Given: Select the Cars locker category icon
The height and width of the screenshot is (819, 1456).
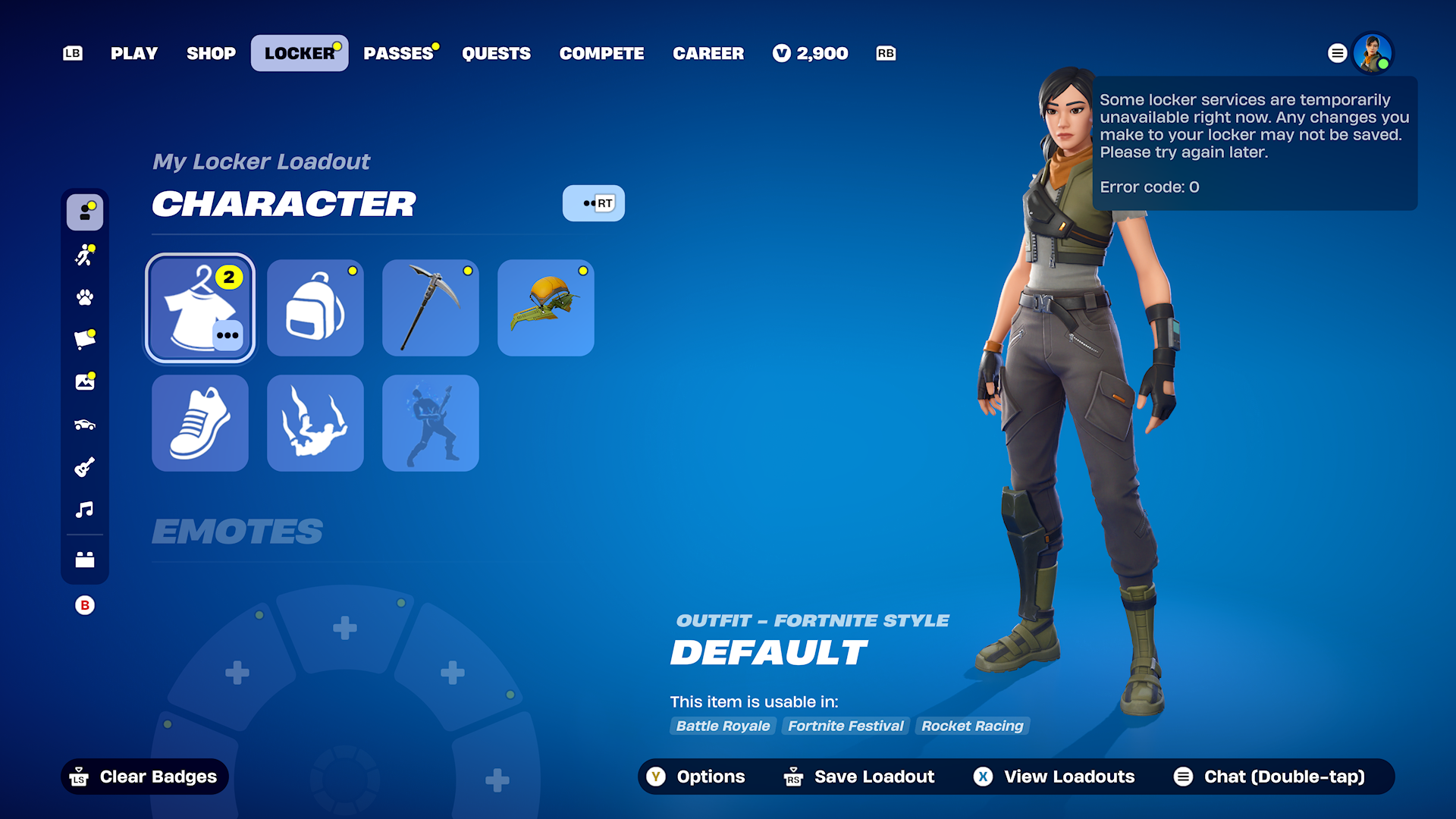Looking at the screenshot, I should (x=84, y=425).
